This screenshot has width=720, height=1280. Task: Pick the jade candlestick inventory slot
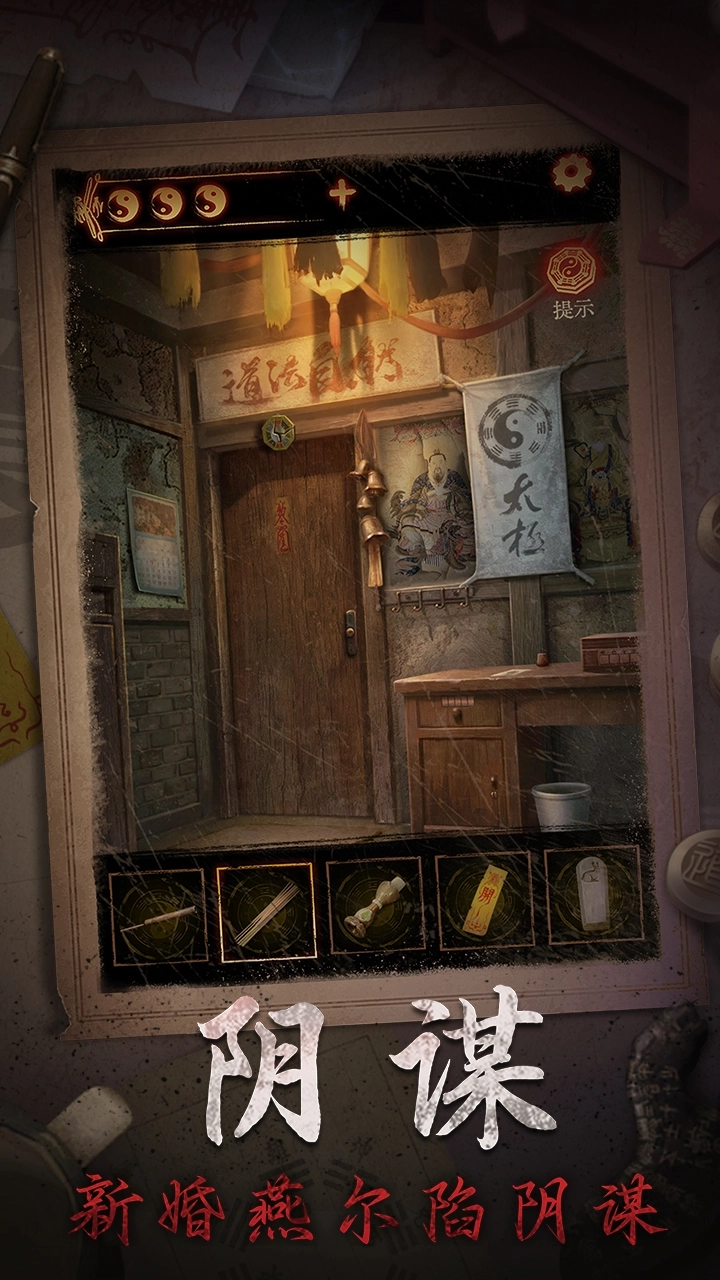click(x=376, y=906)
